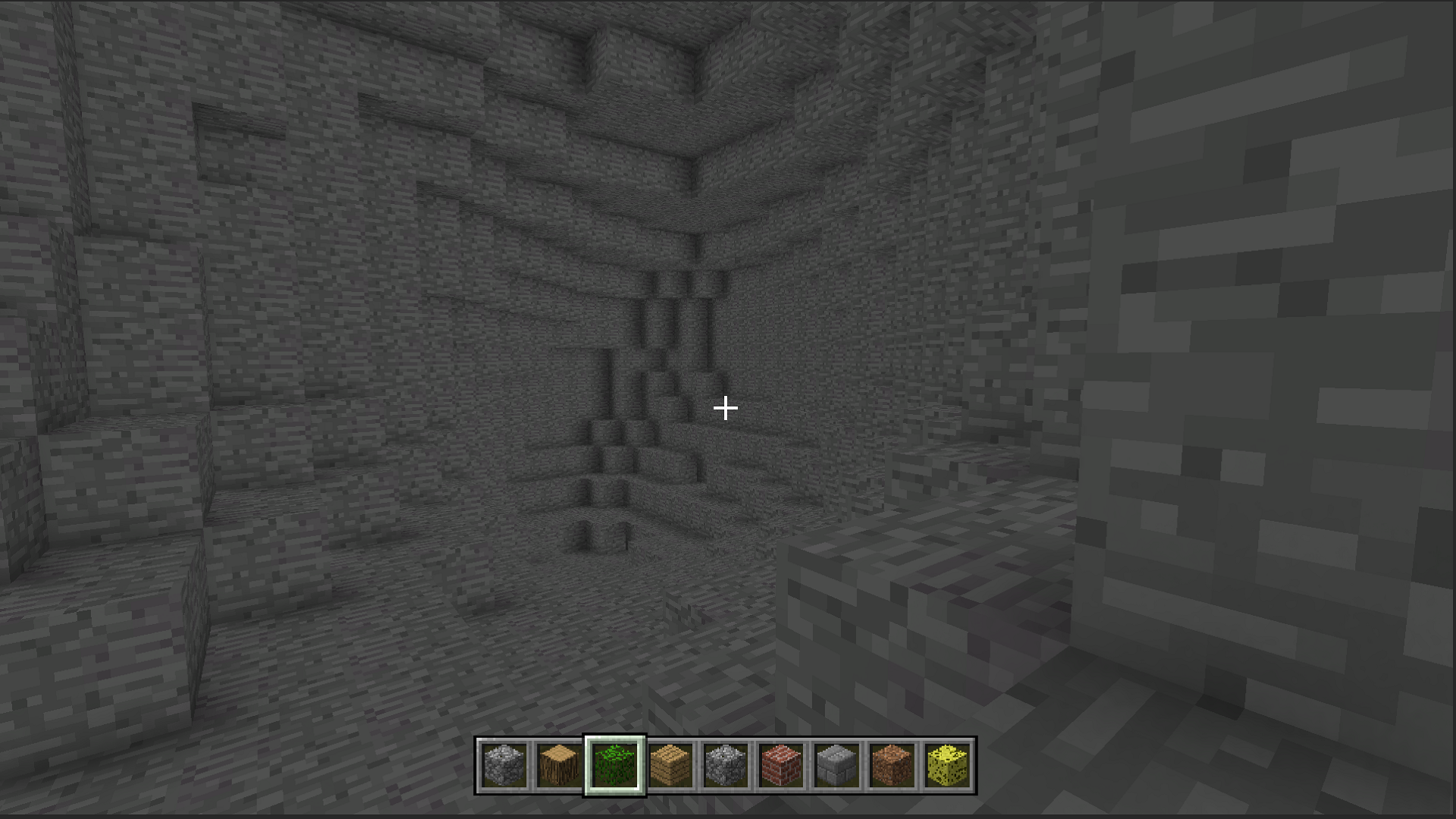Click the crosshair at the screen center
The image size is (1456, 819).
click(x=726, y=408)
